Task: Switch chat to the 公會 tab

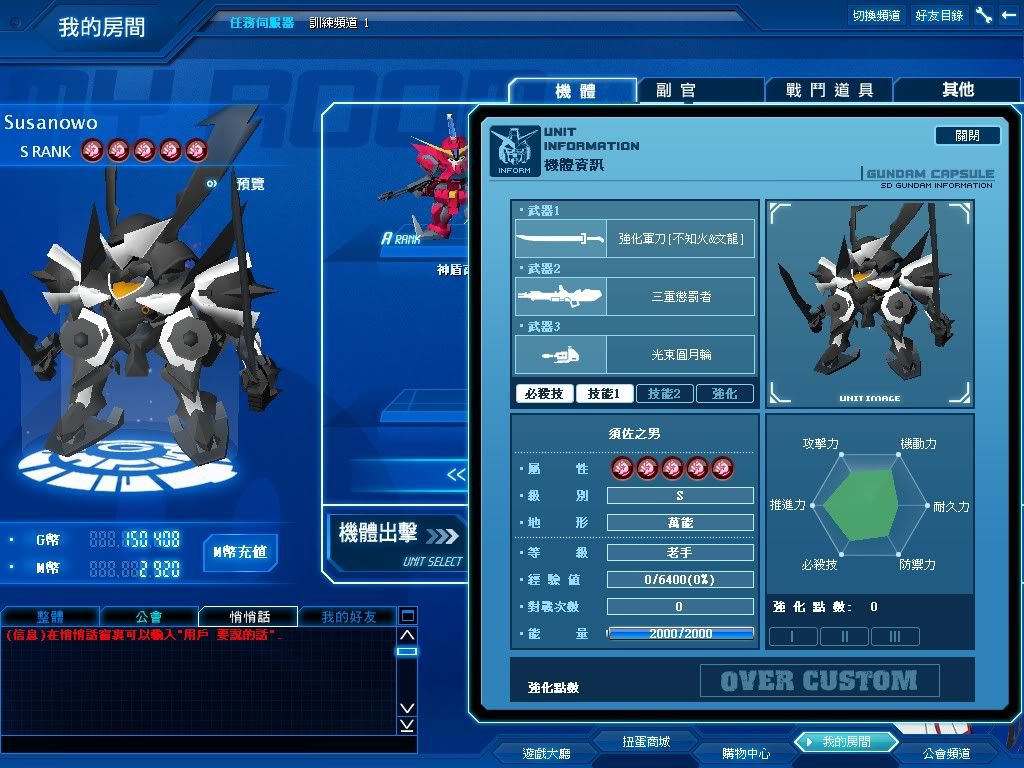Action: 148,617
